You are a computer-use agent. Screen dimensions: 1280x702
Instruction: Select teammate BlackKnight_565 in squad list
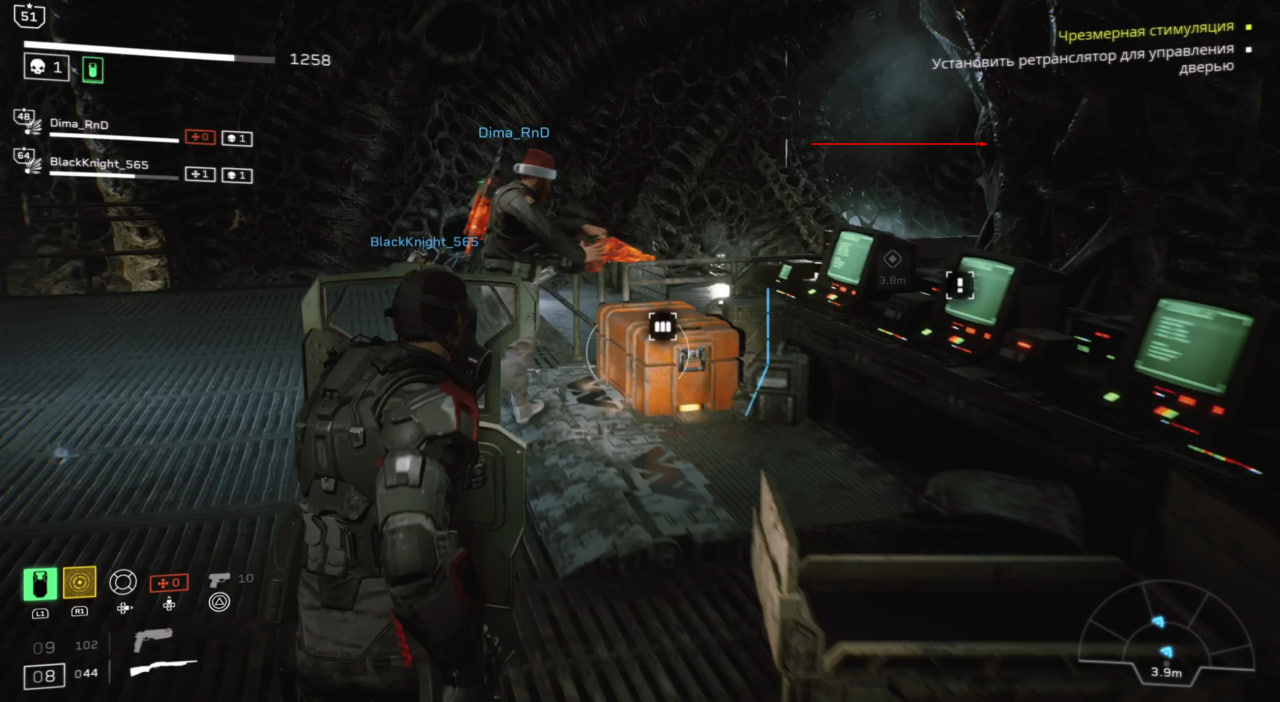tap(92, 161)
